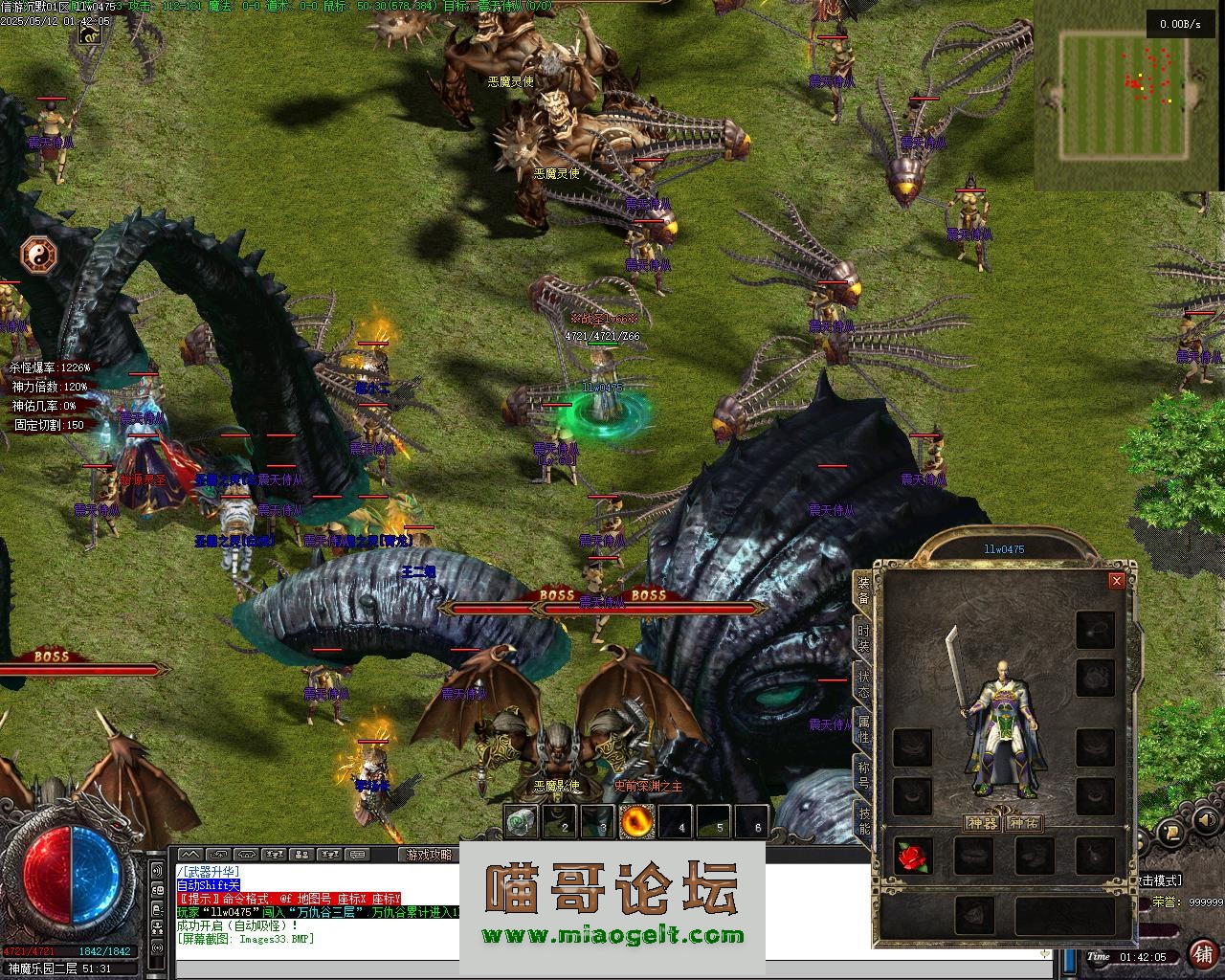Open the www.miaogelt.com forum link
The width and height of the screenshot is (1225, 980).
click(612, 936)
